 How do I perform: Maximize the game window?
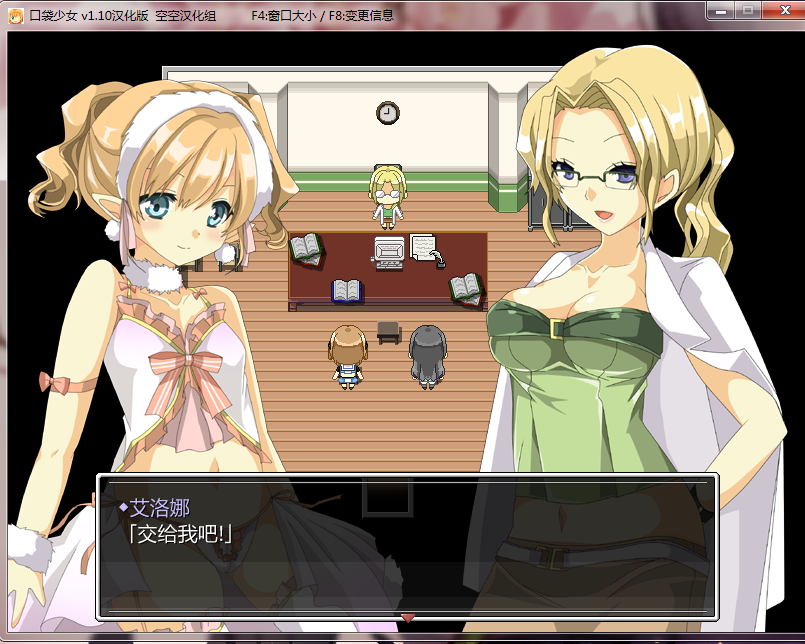746,11
